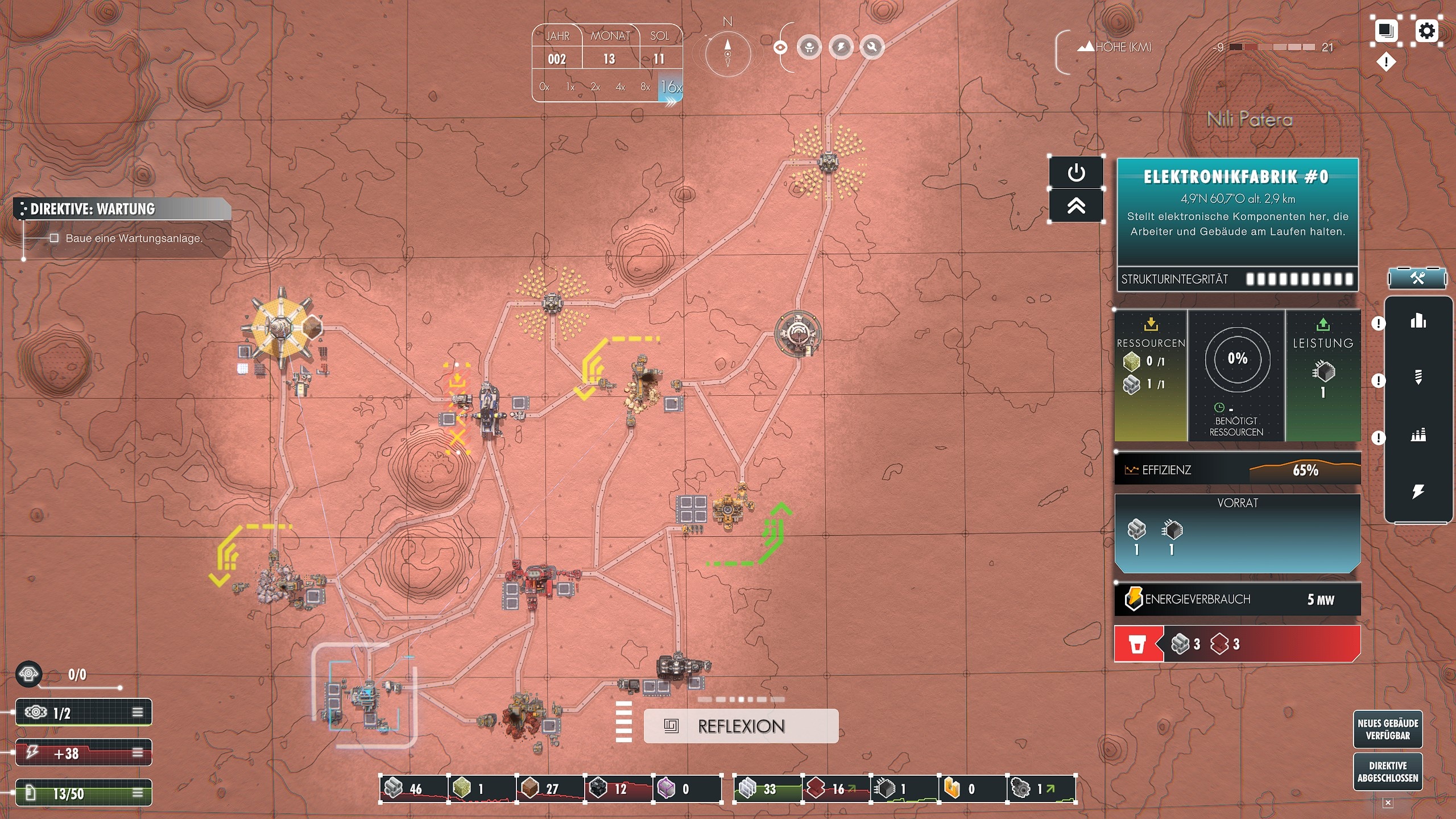Toggle the eye overlay visibility icon
Image resolution: width=1456 pixels, height=819 pixels.
coord(779,48)
